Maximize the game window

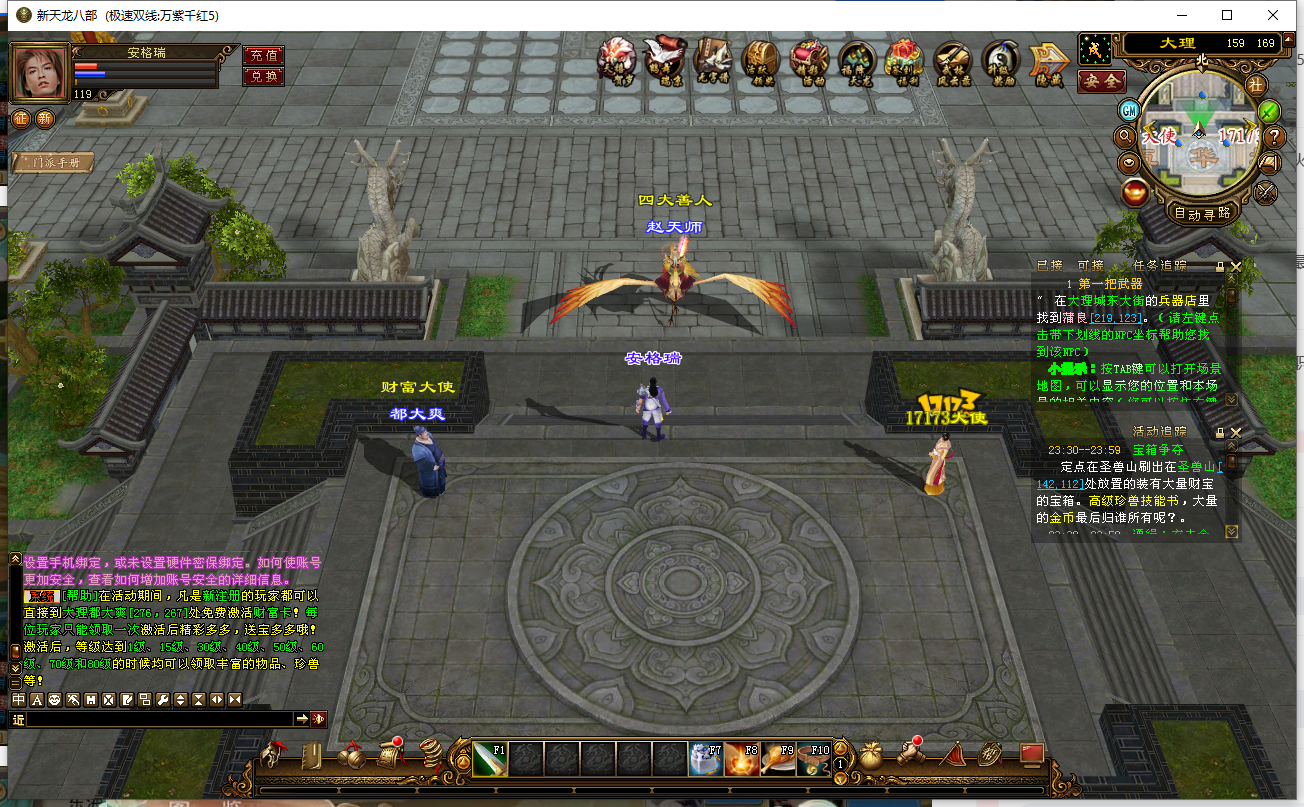[x=1227, y=15]
